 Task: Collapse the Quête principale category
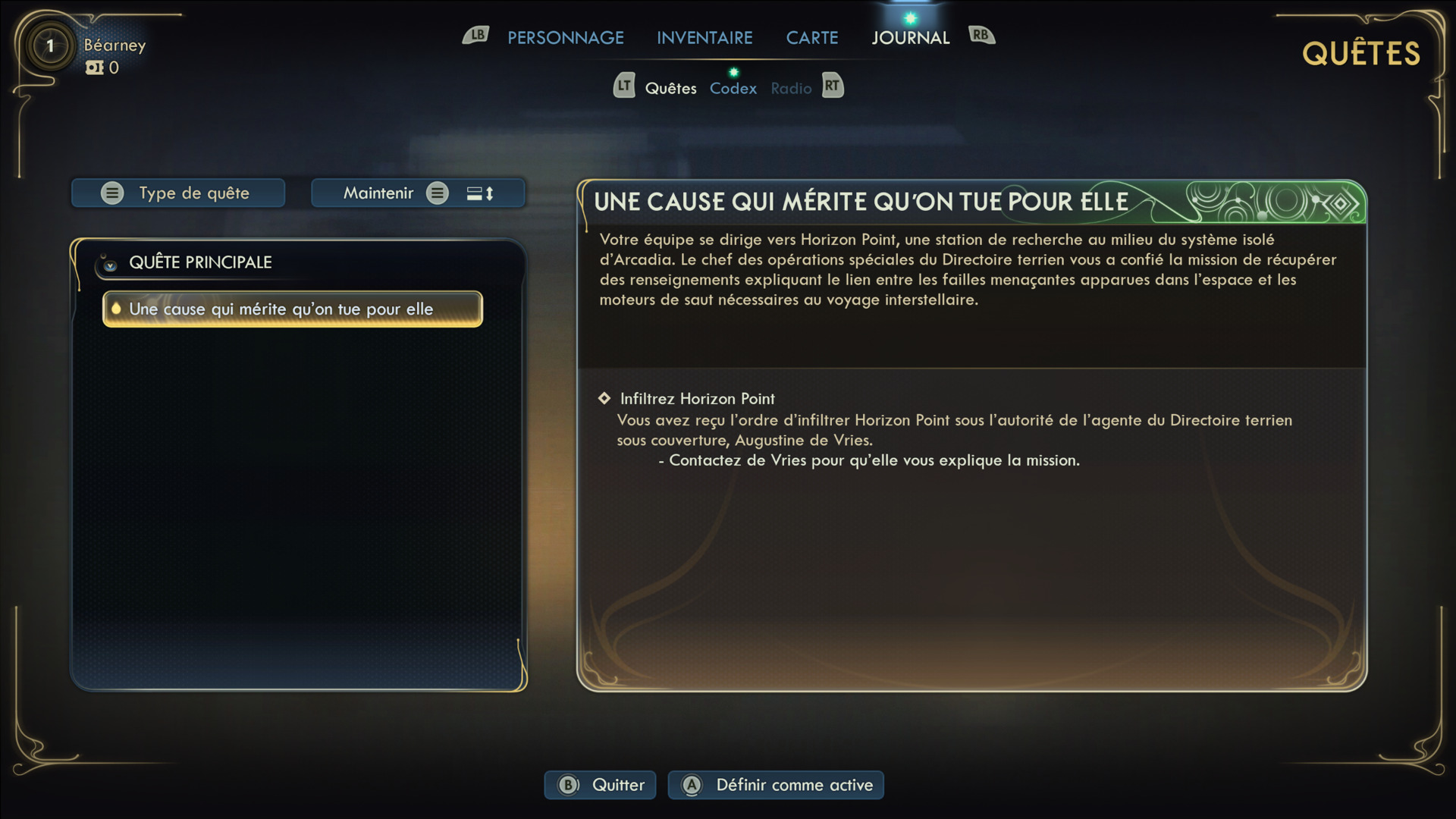click(110, 265)
